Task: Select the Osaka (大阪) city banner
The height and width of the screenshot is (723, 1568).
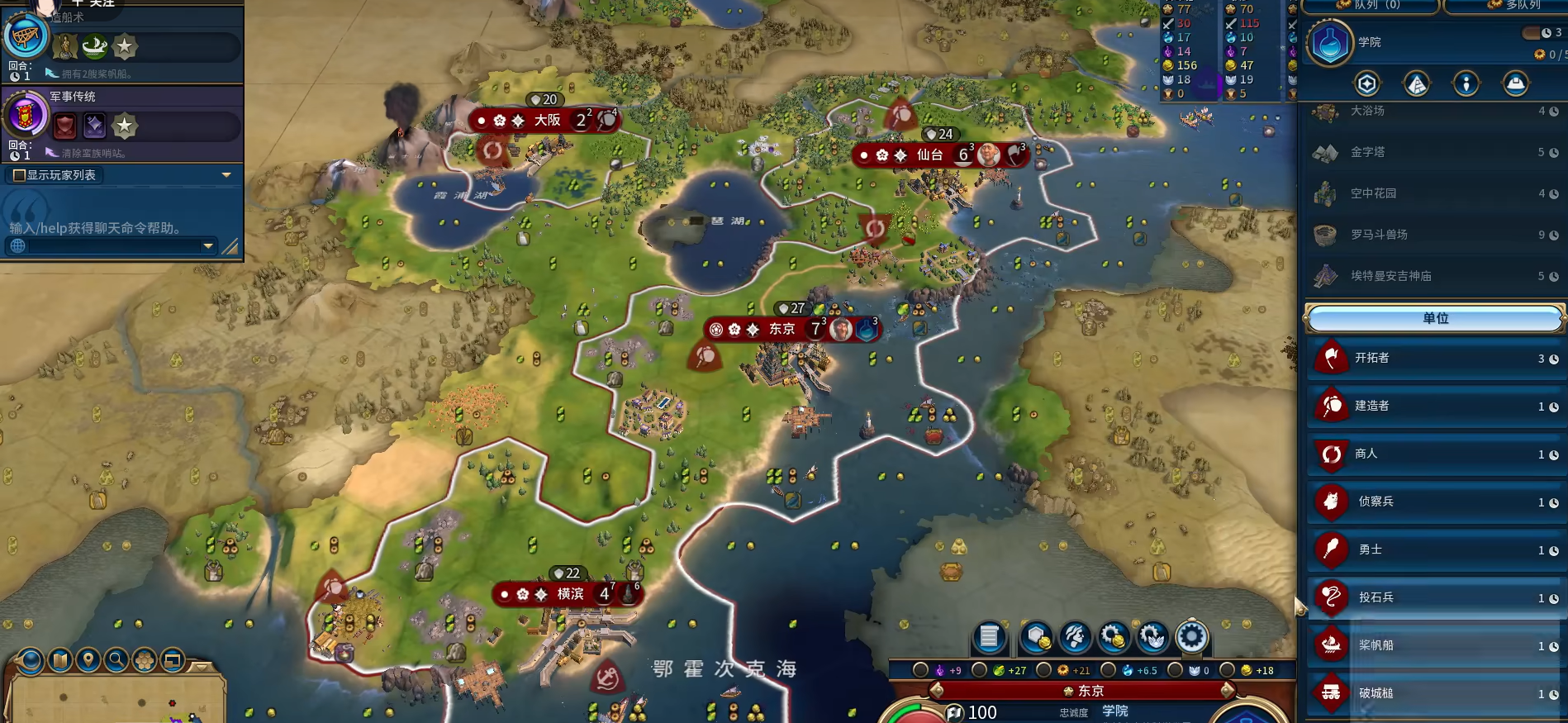Action: click(x=547, y=121)
